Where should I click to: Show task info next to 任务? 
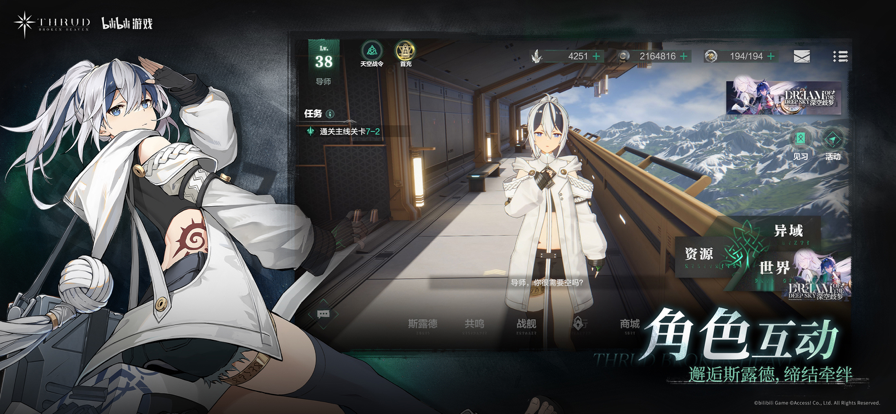point(331,114)
